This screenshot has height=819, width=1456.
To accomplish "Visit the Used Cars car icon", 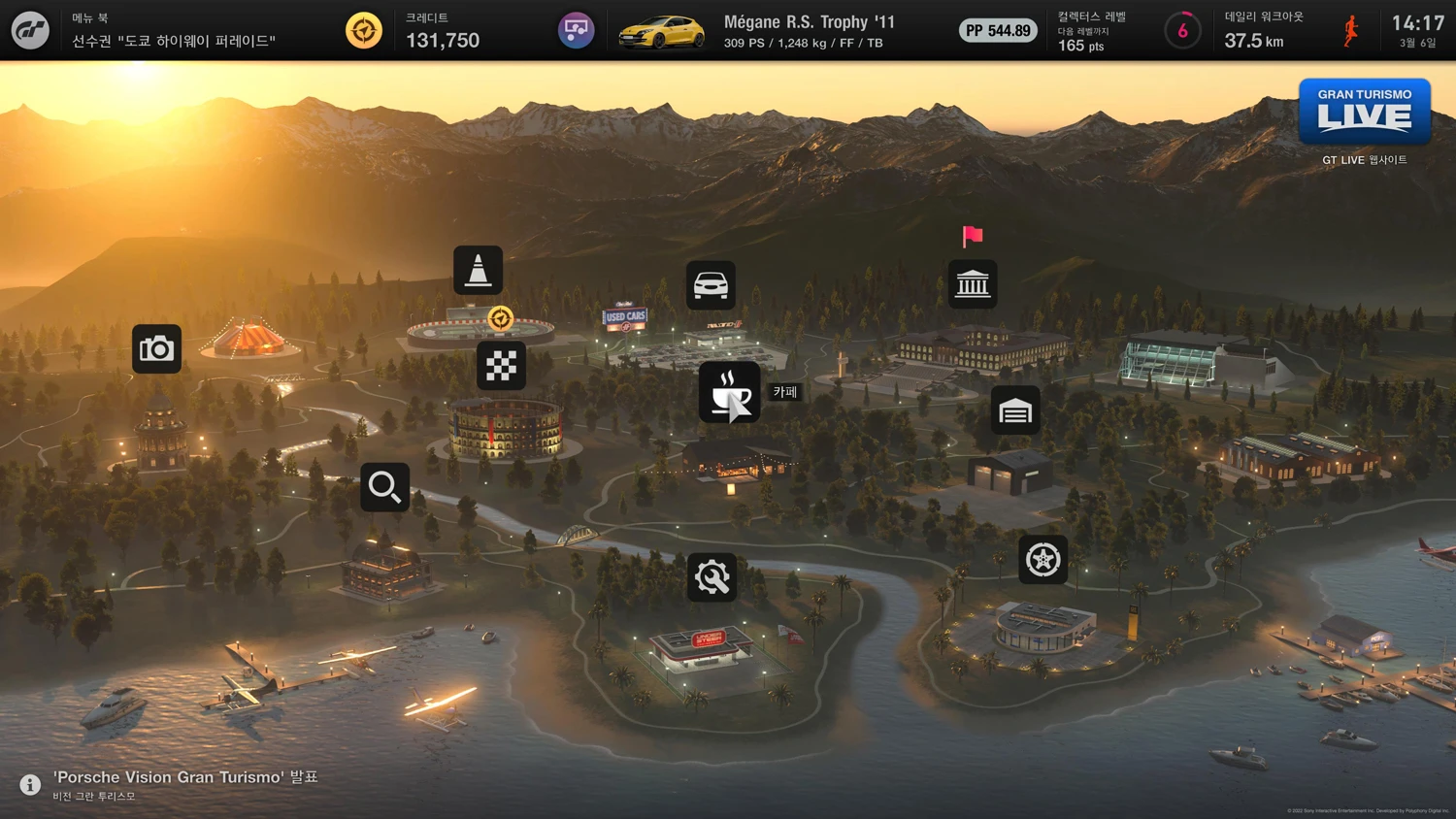I will click(711, 285).
